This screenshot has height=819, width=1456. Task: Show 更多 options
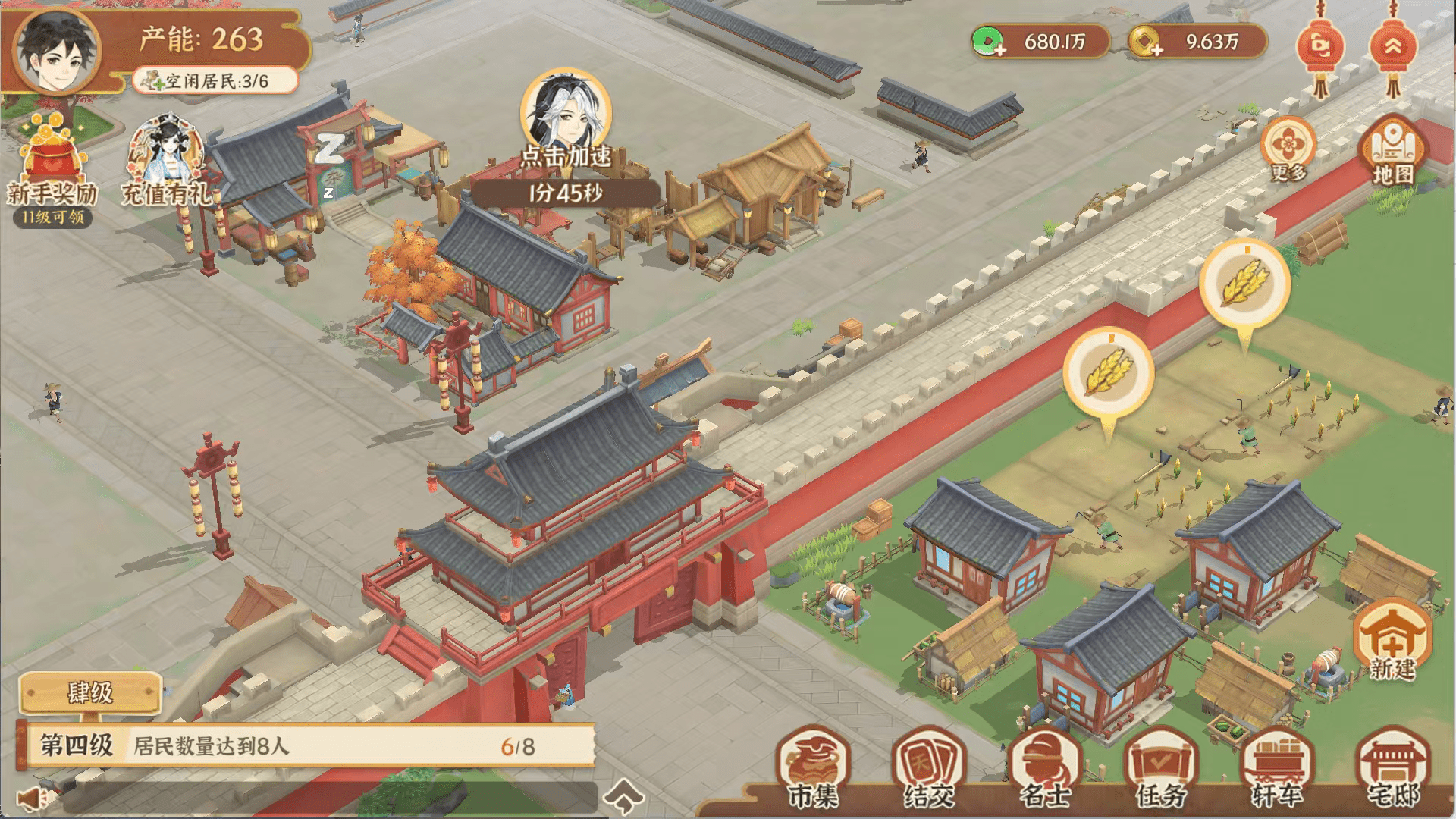coord(1288,149)
